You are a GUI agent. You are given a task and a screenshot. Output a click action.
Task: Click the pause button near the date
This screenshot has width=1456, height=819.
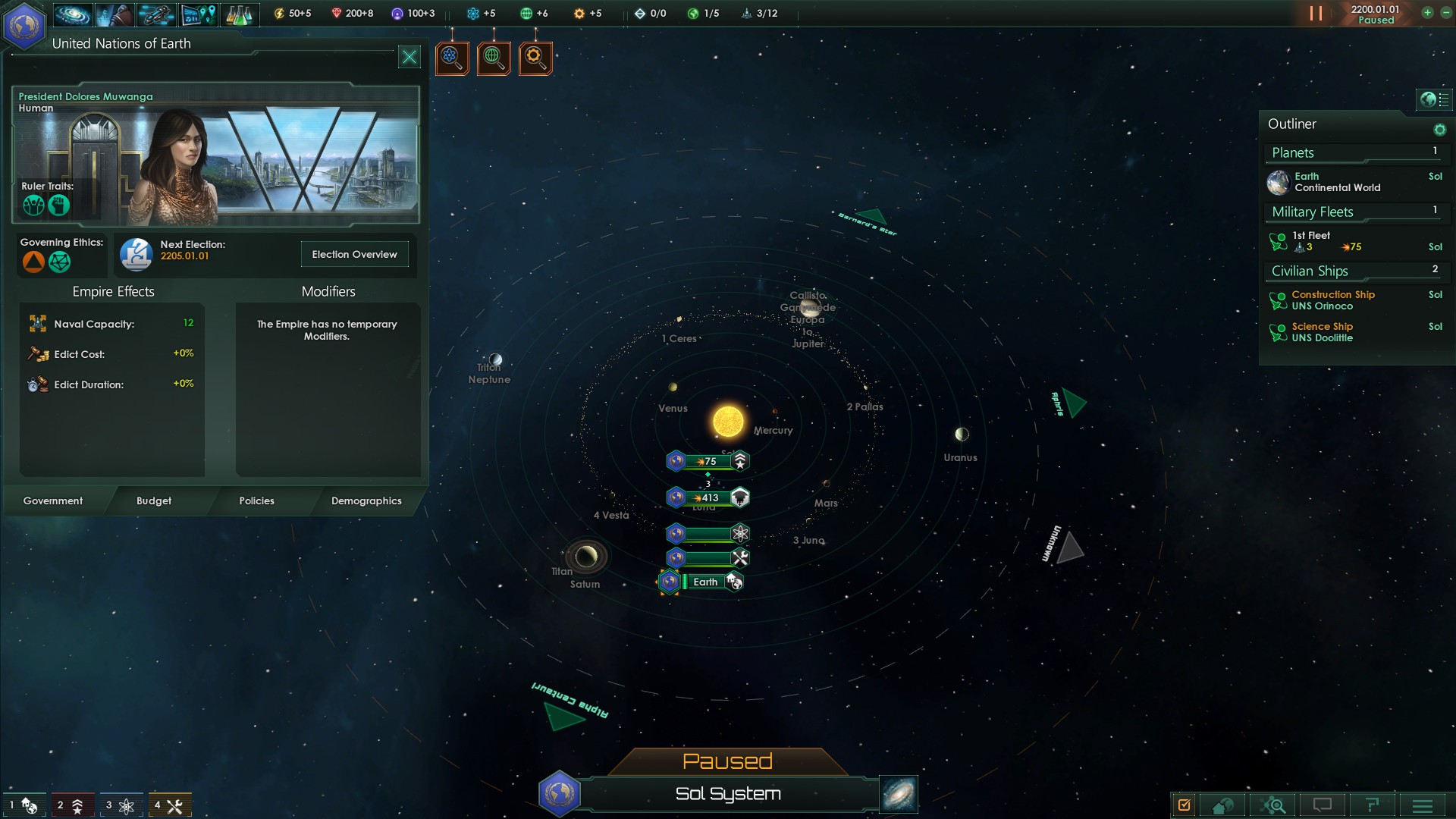click(1316, 14)
